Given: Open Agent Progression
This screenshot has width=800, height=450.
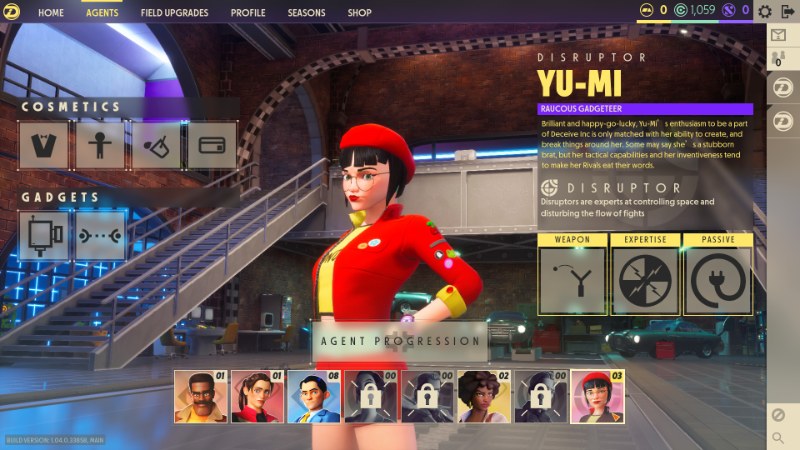Looking at the screenshot, I should tap(400, 341).
